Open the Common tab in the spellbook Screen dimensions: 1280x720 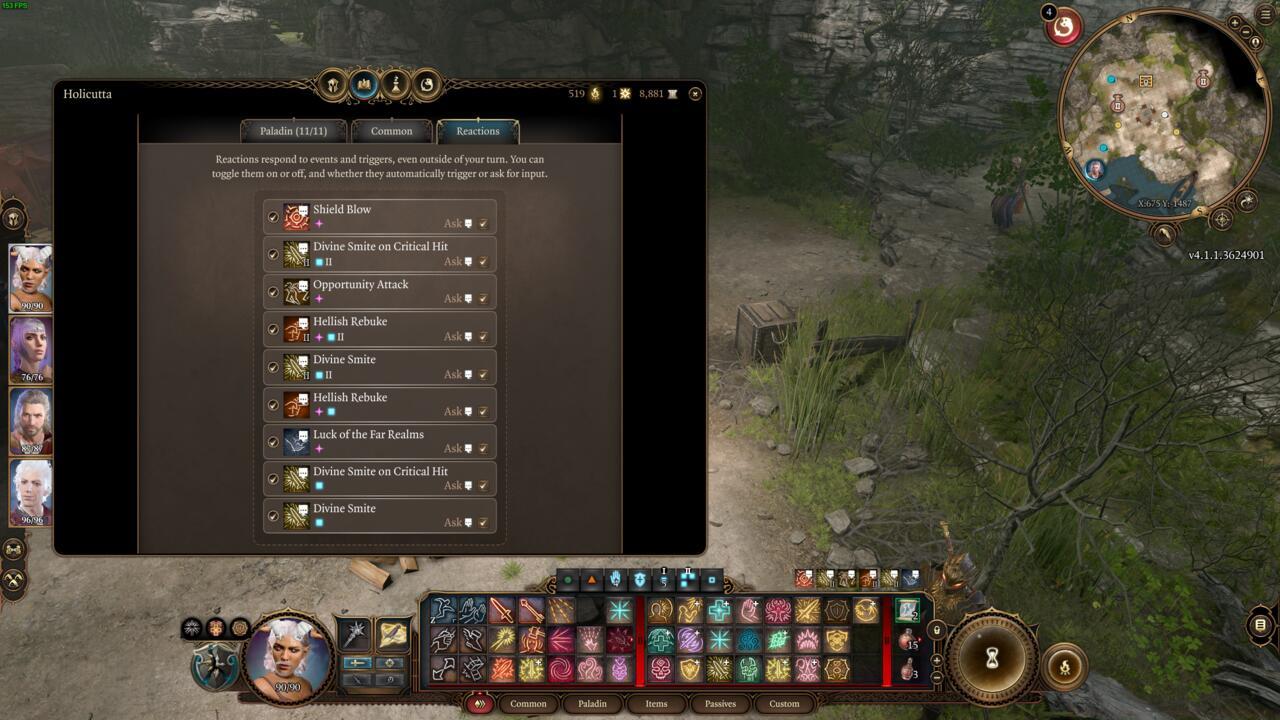[x=391, y=131]
